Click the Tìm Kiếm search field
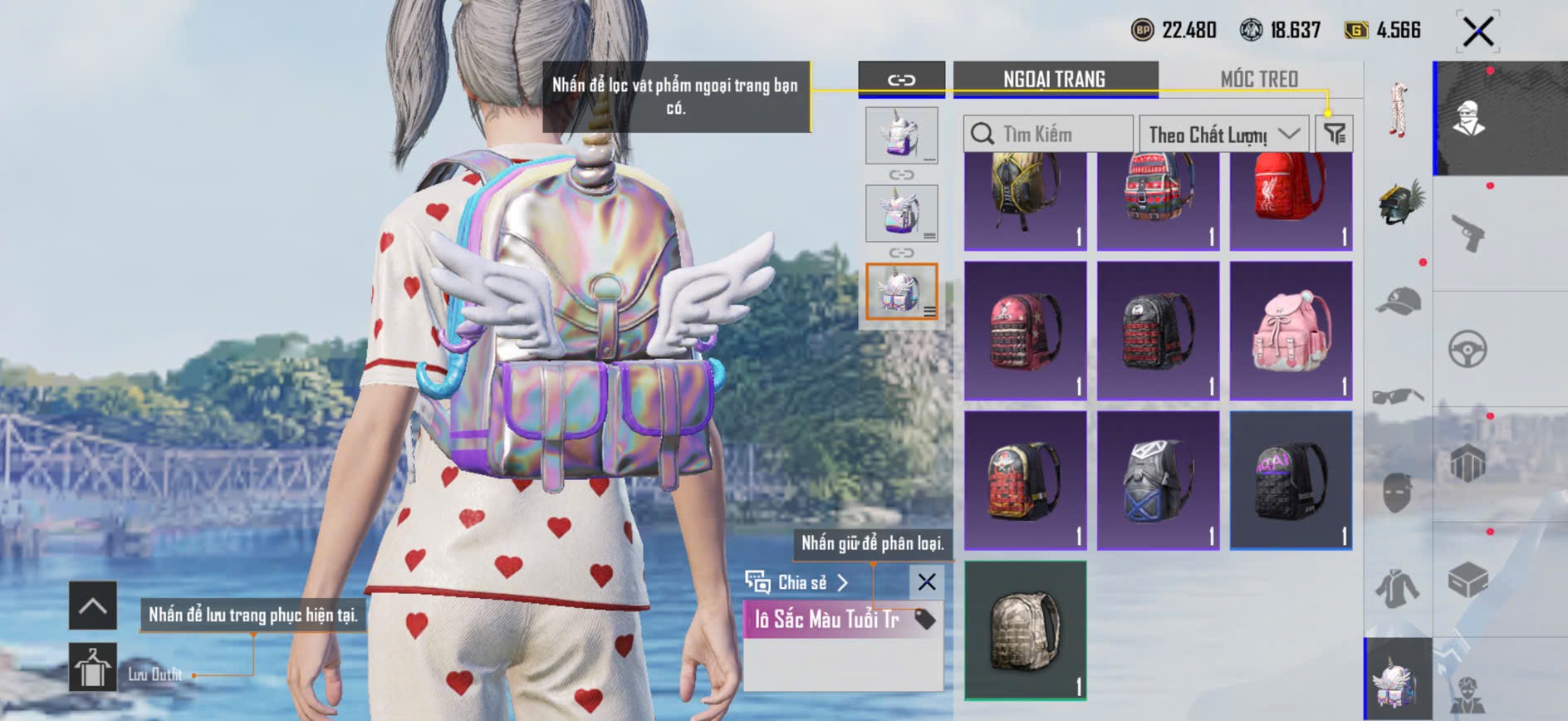The width and height of the screenshot is (1568, 721). tap(1050, 134)
